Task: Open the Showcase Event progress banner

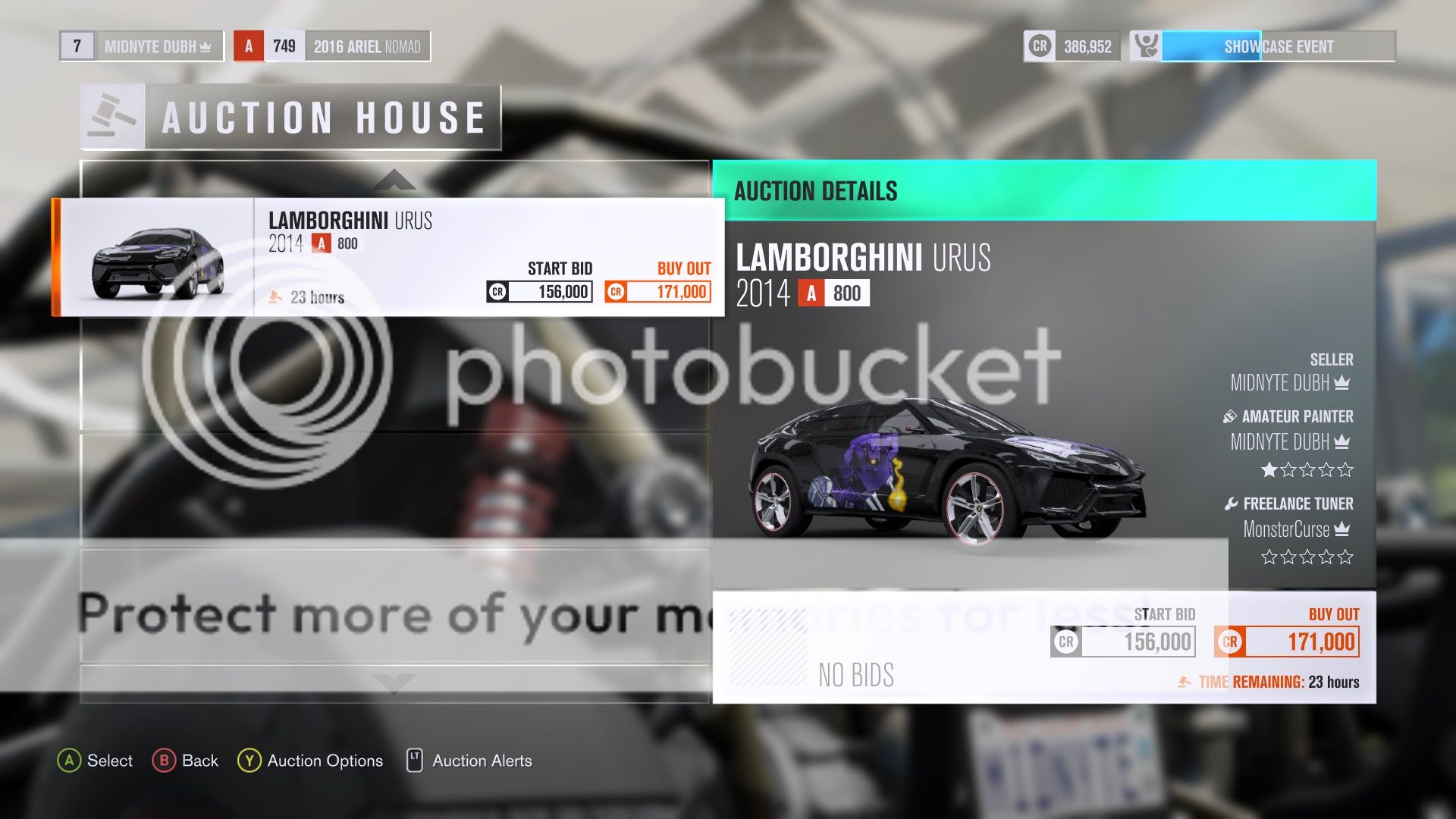Action: 1278,46
